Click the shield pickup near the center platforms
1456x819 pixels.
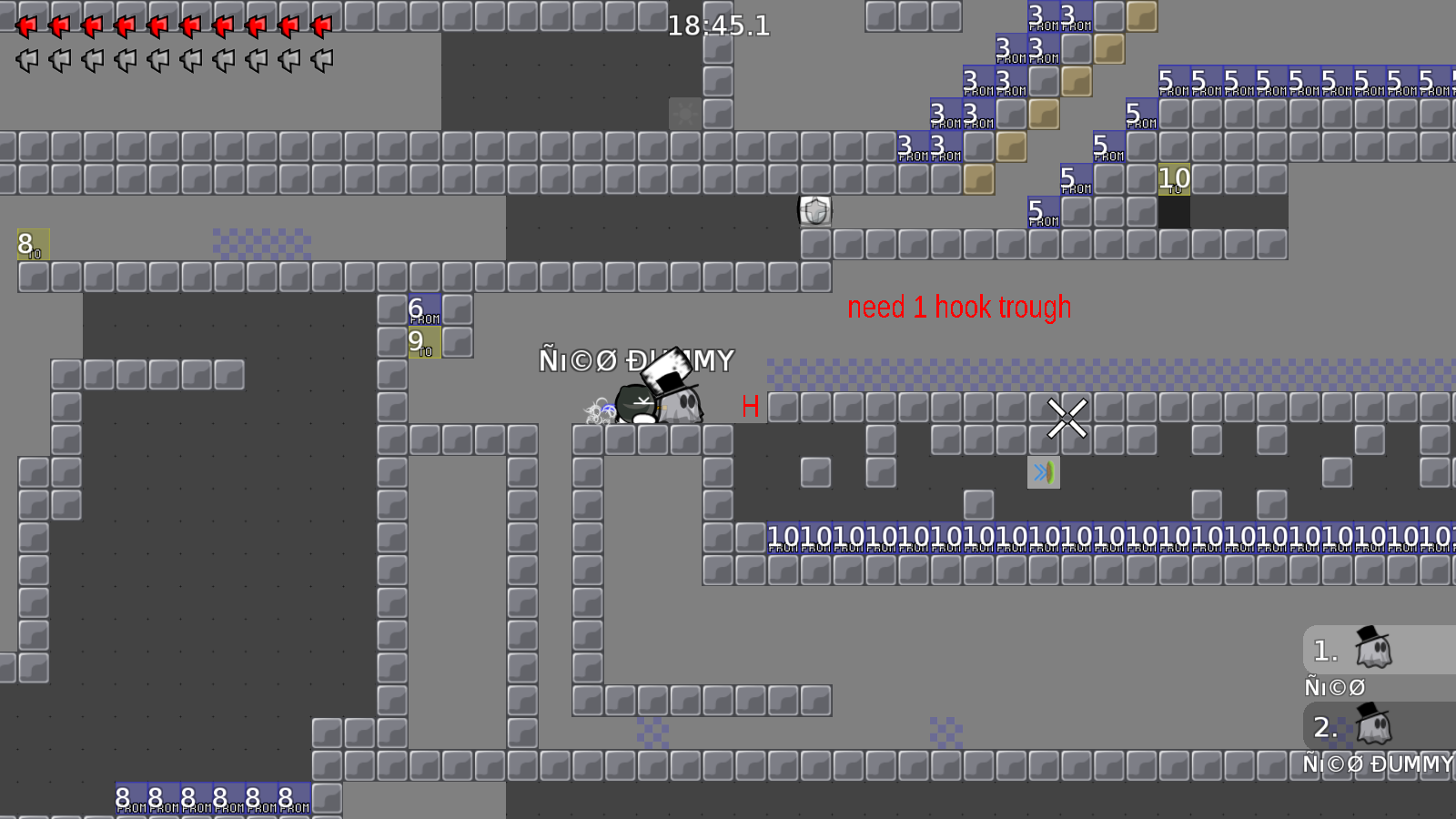tap(814, 209)
